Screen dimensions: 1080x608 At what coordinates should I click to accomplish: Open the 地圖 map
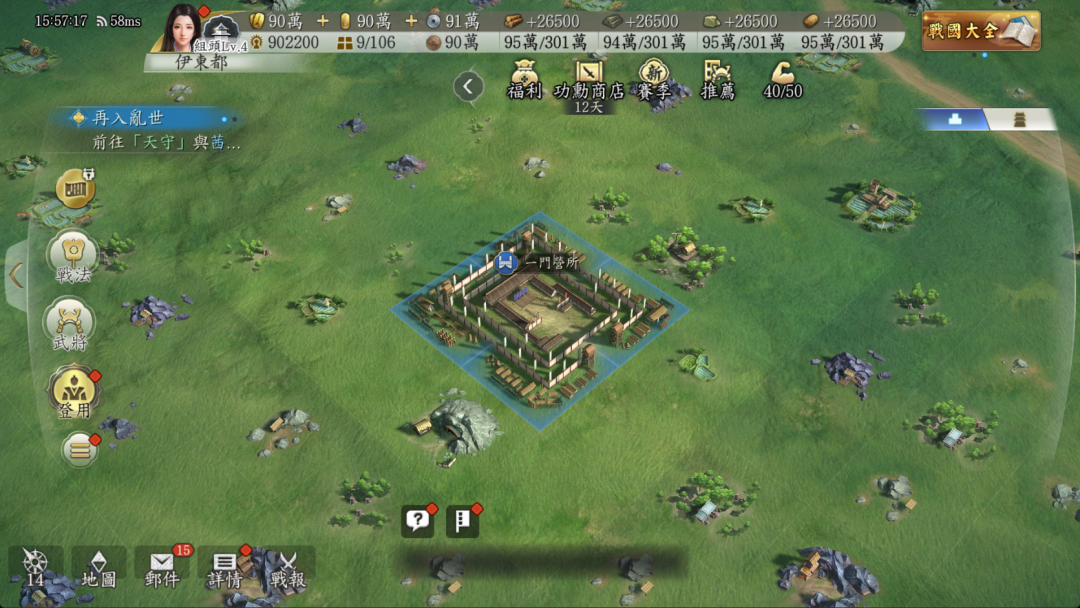point(98,568)
